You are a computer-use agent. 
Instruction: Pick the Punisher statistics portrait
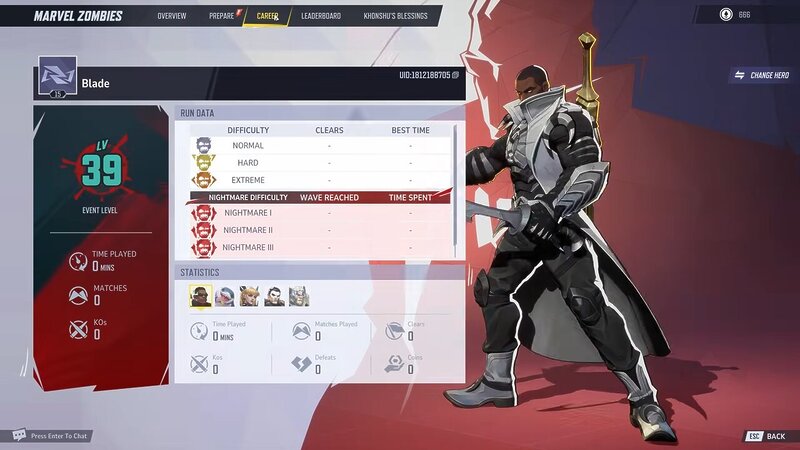[274, 296]
